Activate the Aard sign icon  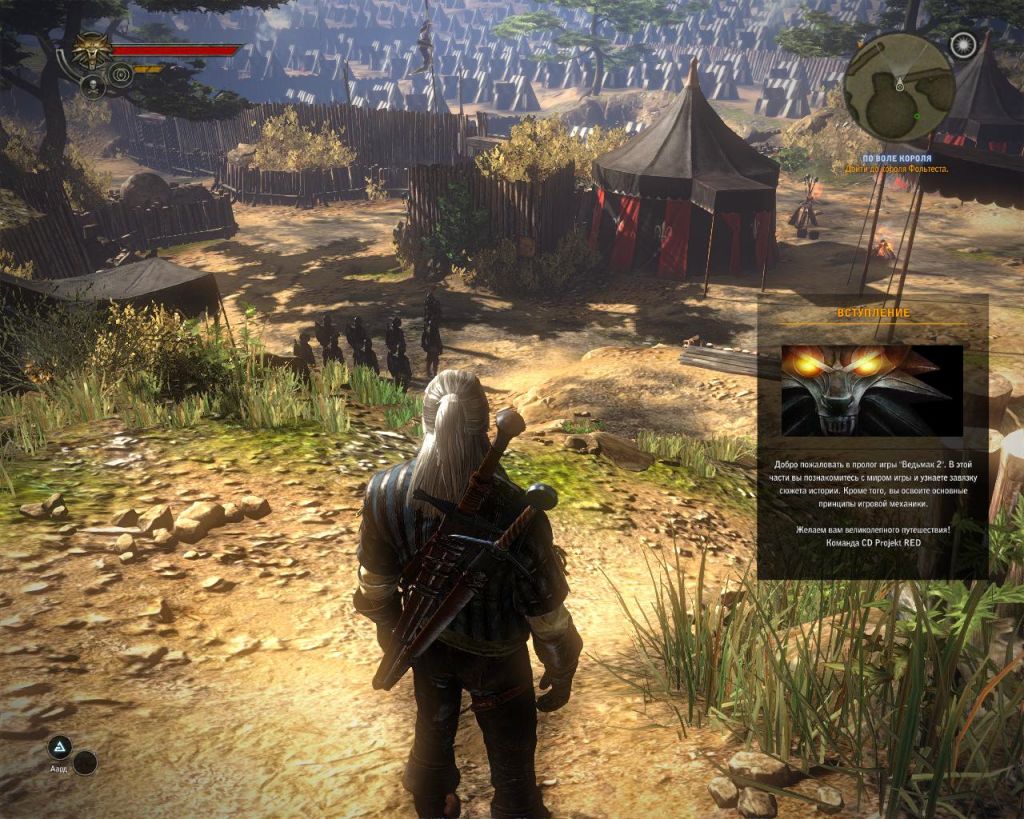pyautogui.click(x=60, y=747)
